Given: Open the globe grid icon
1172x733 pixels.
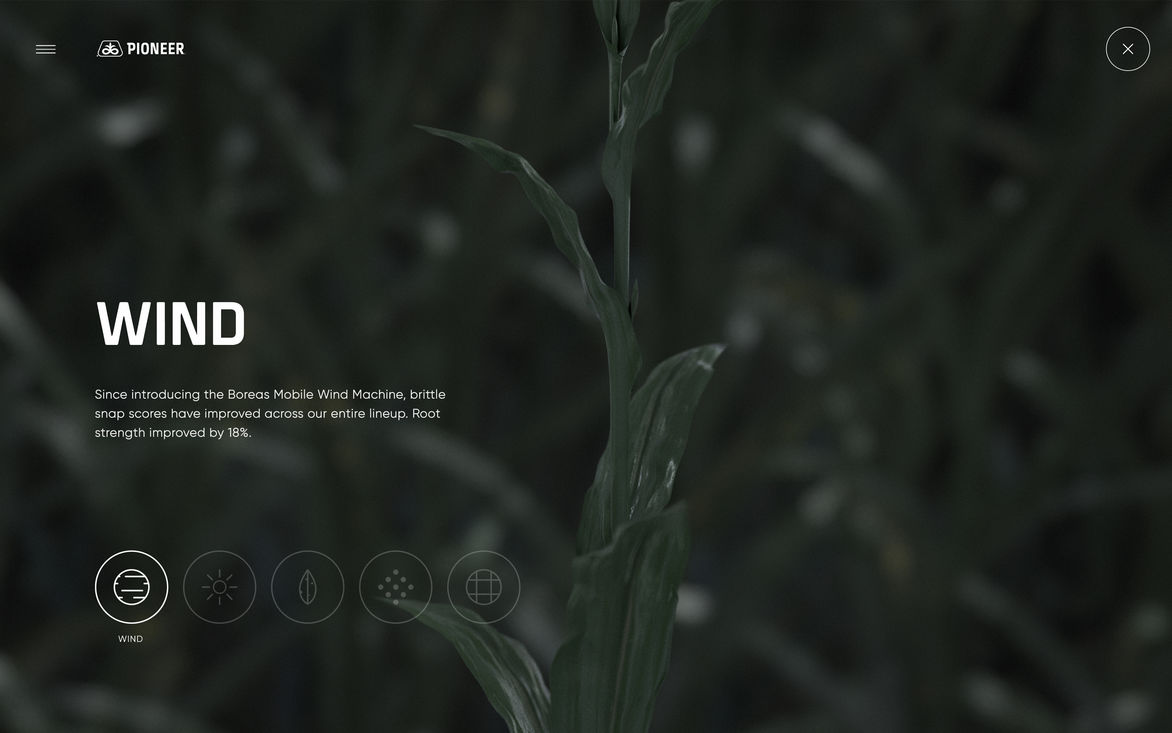Looking at the screenshot, I should click(483, 587).
